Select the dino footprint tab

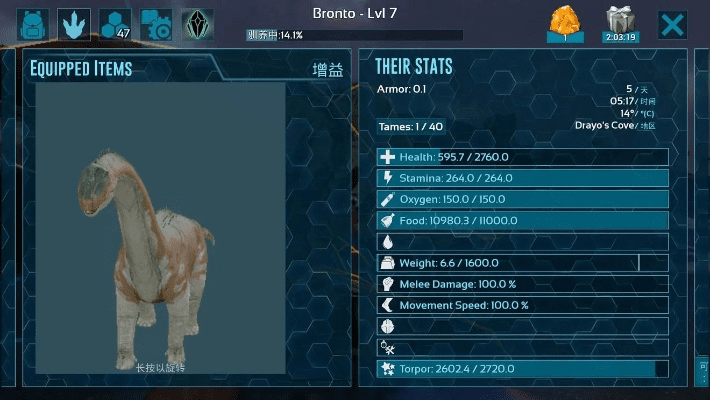click(74, 24)
